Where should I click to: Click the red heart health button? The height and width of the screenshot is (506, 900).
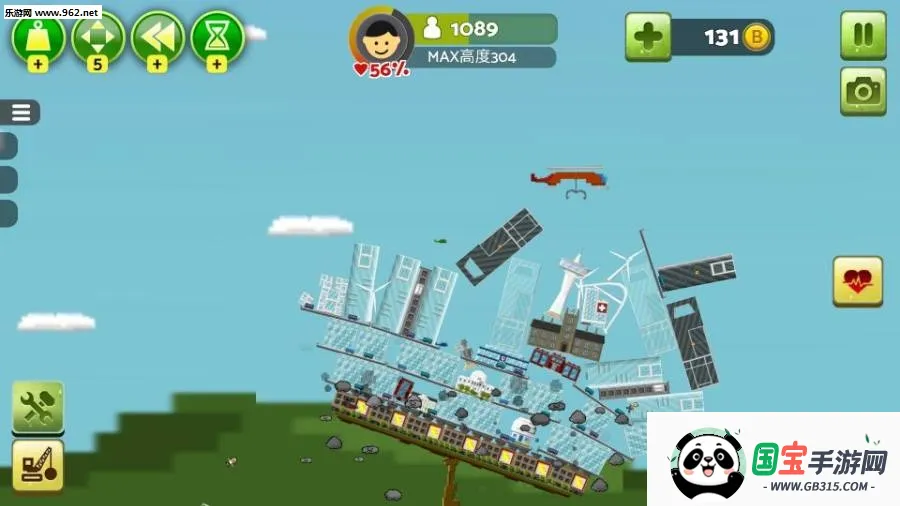pyautogui.click(x=857, y=281)
